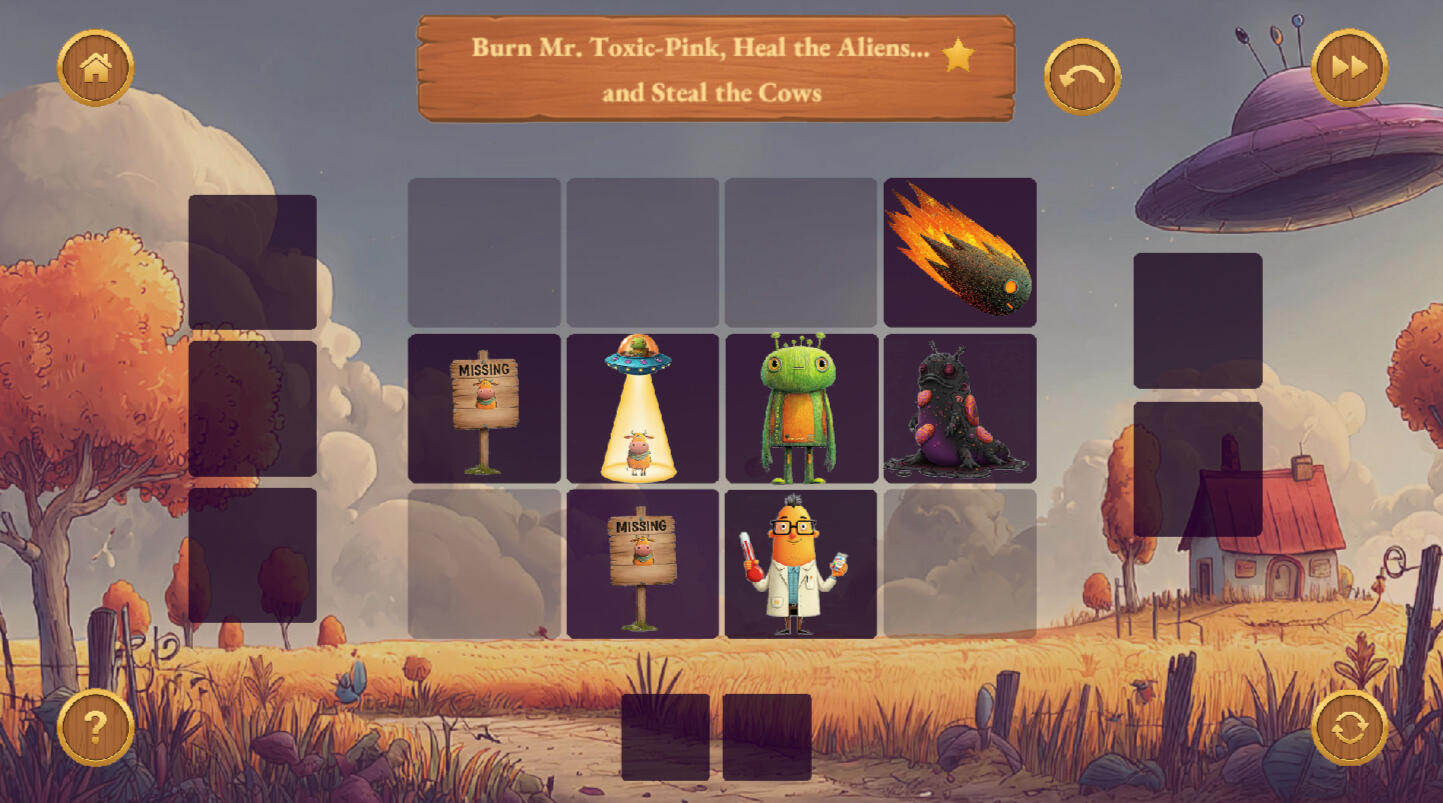Go back to the home screen

coord(96,68)
